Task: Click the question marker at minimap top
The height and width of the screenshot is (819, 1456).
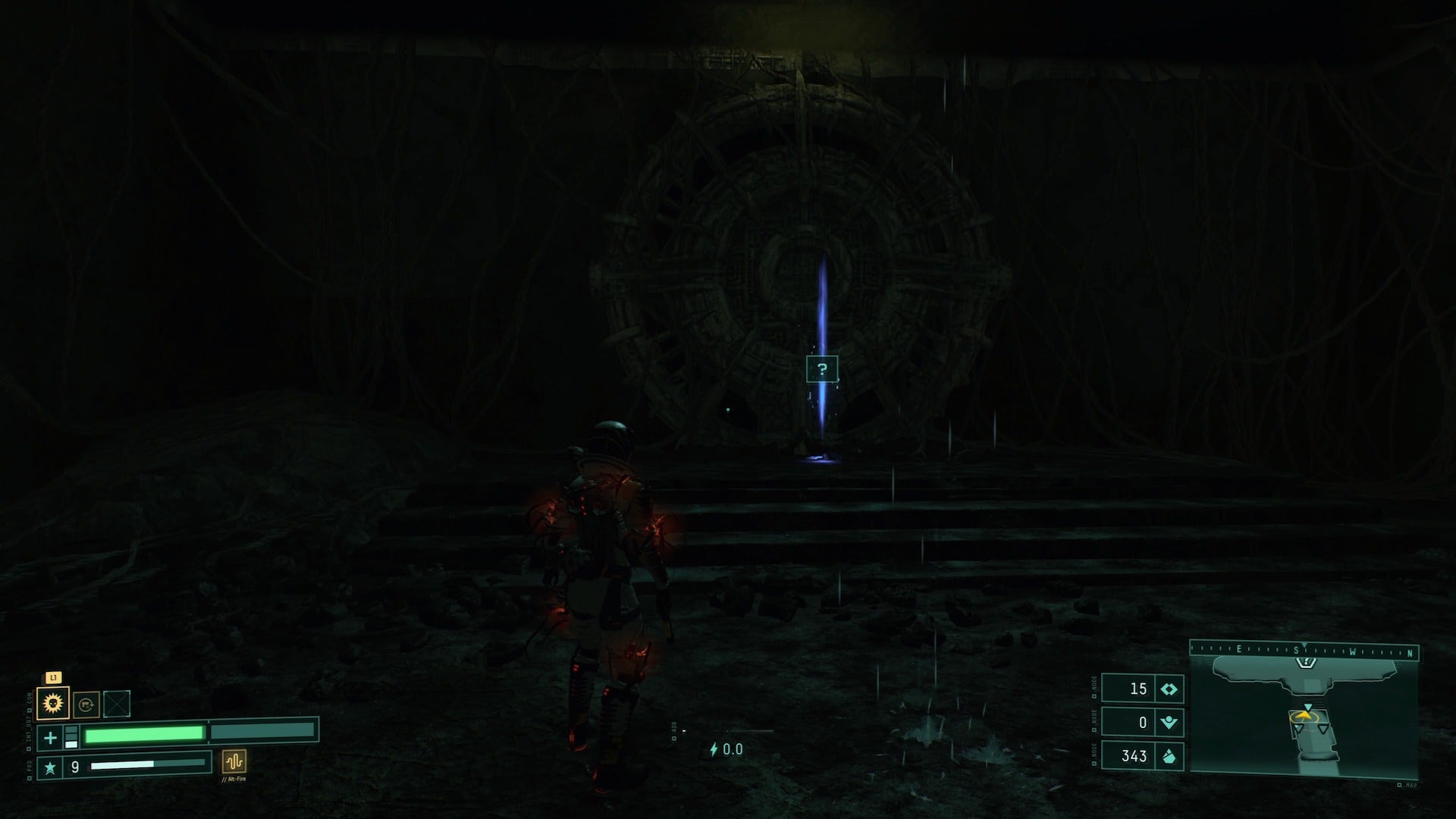Action: click(x=1306, y=662)
